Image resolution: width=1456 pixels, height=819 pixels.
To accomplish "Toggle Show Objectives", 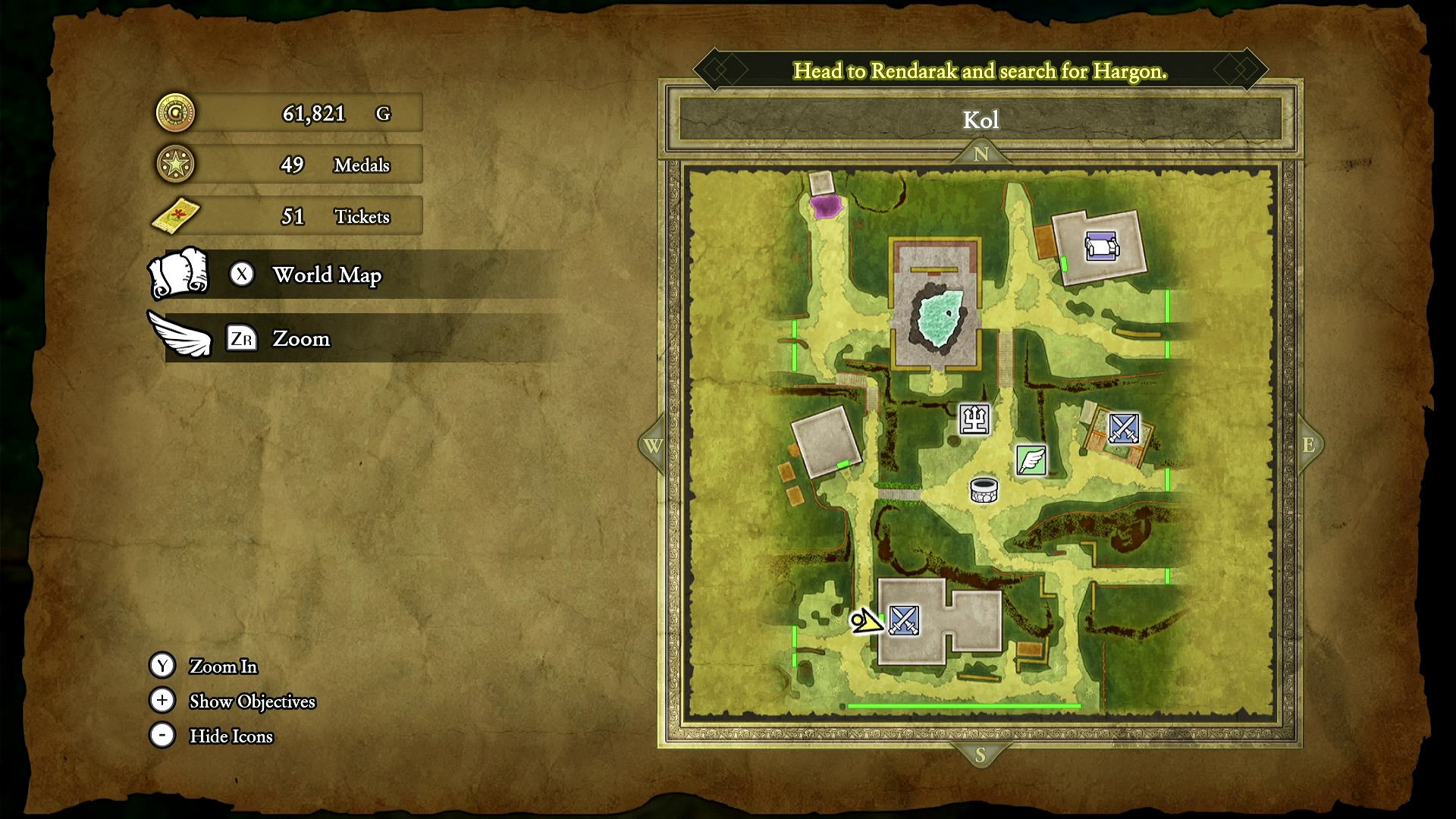I will [252, 701].
